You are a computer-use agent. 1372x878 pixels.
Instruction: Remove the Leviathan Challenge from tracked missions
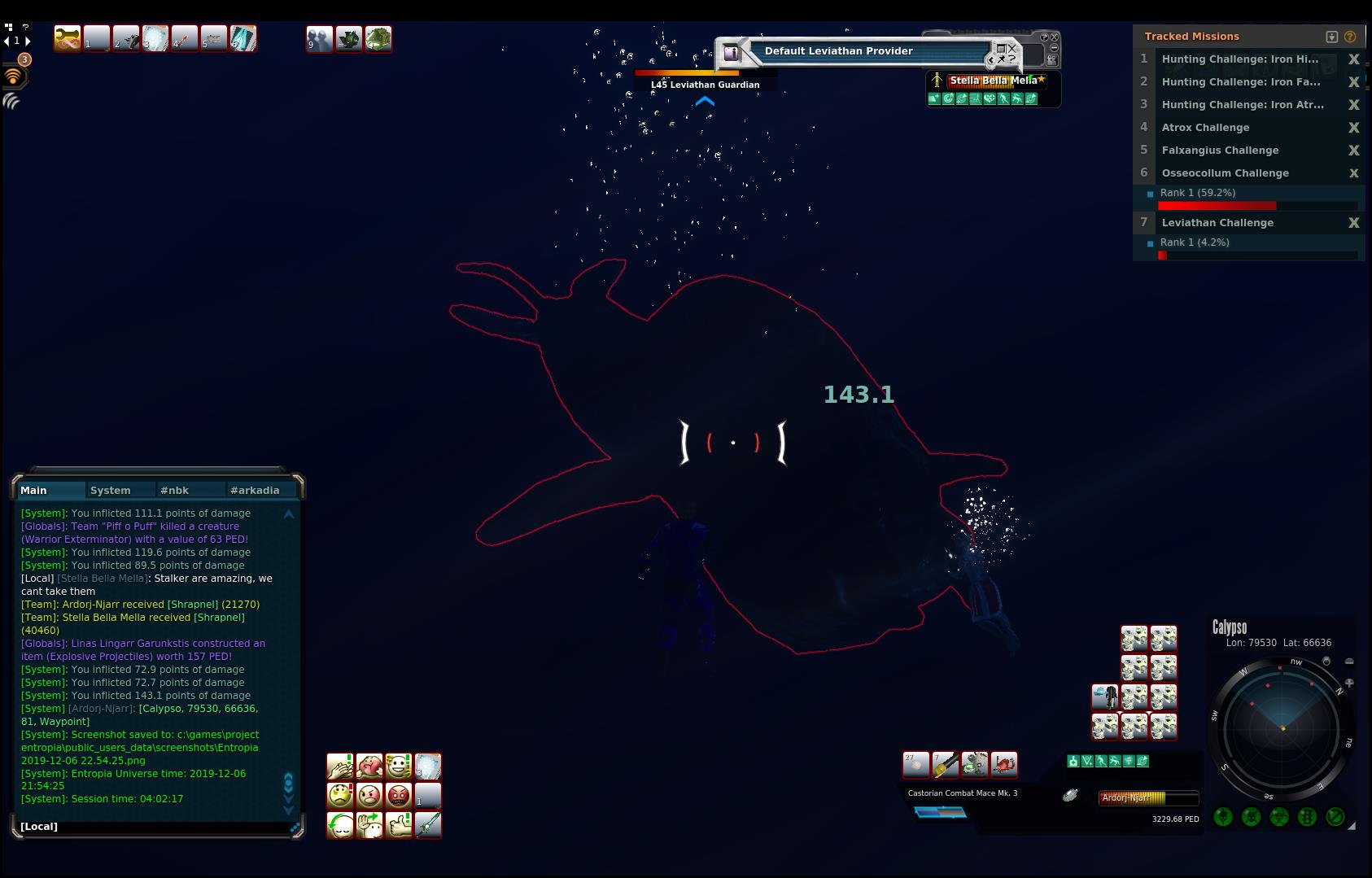pyautogui.click(x=1354, y=223)
